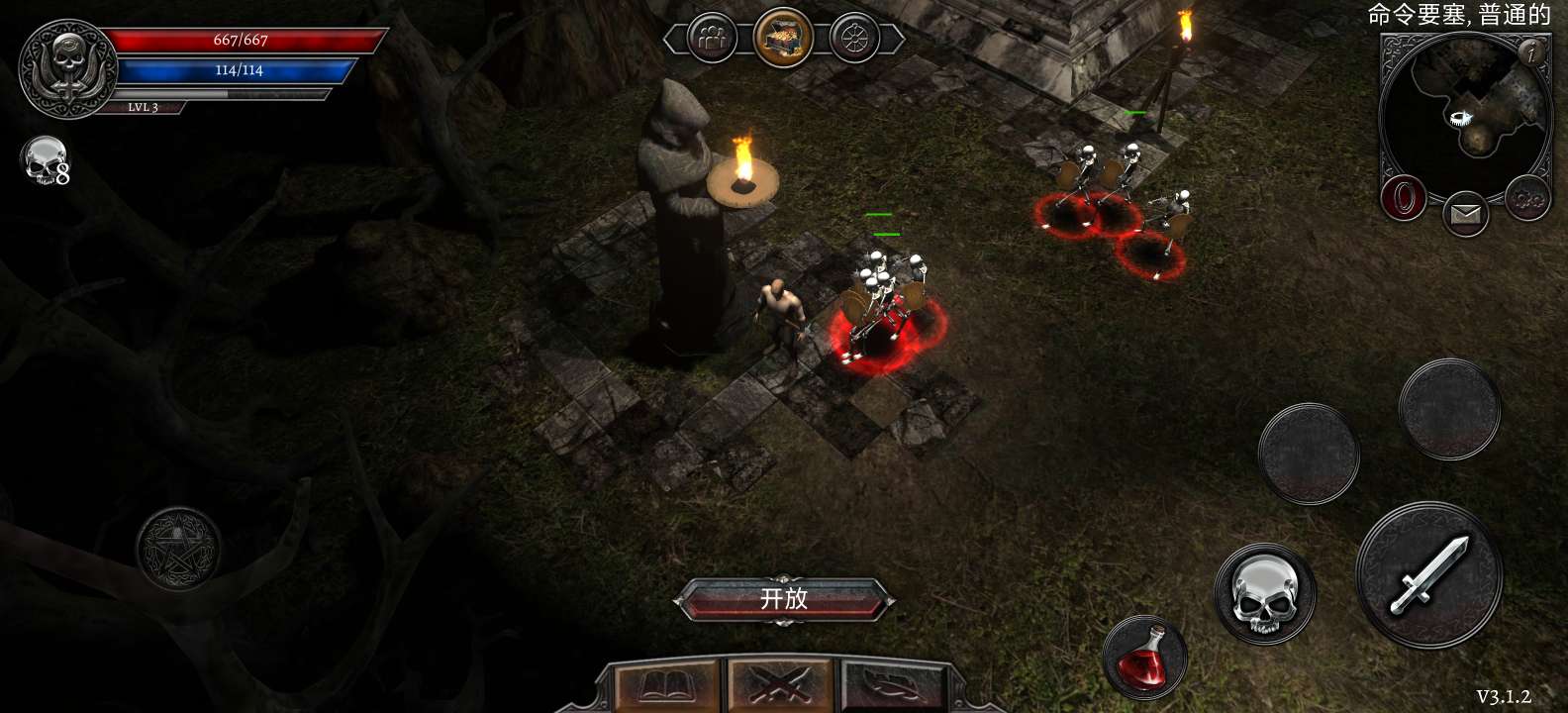Open the party members icon
The width and height of the screenshot is (1568, 713).
tap(712, 40)
